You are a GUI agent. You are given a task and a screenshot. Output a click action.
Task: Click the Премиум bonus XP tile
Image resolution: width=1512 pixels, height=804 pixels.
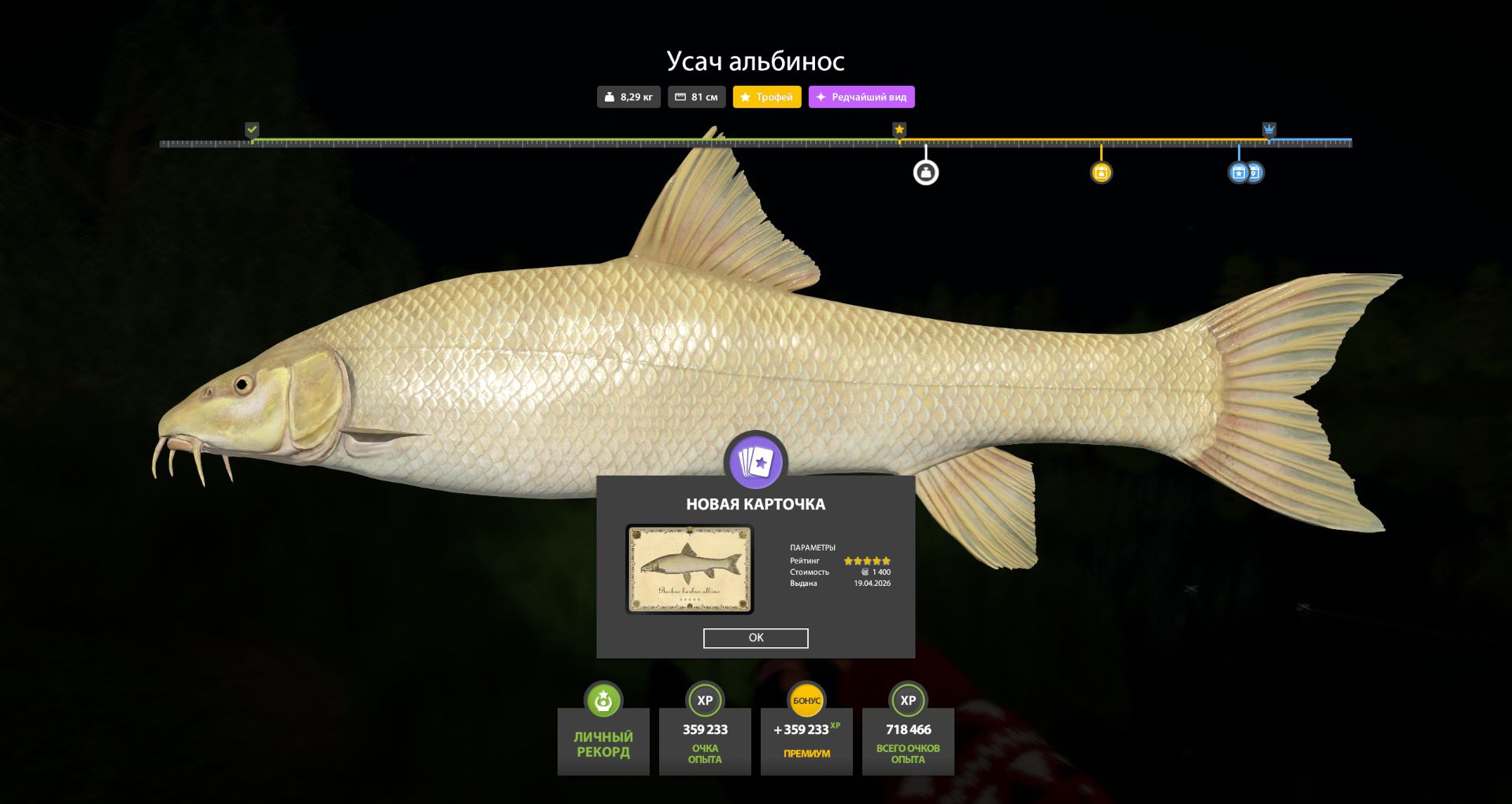click(806, 739)
